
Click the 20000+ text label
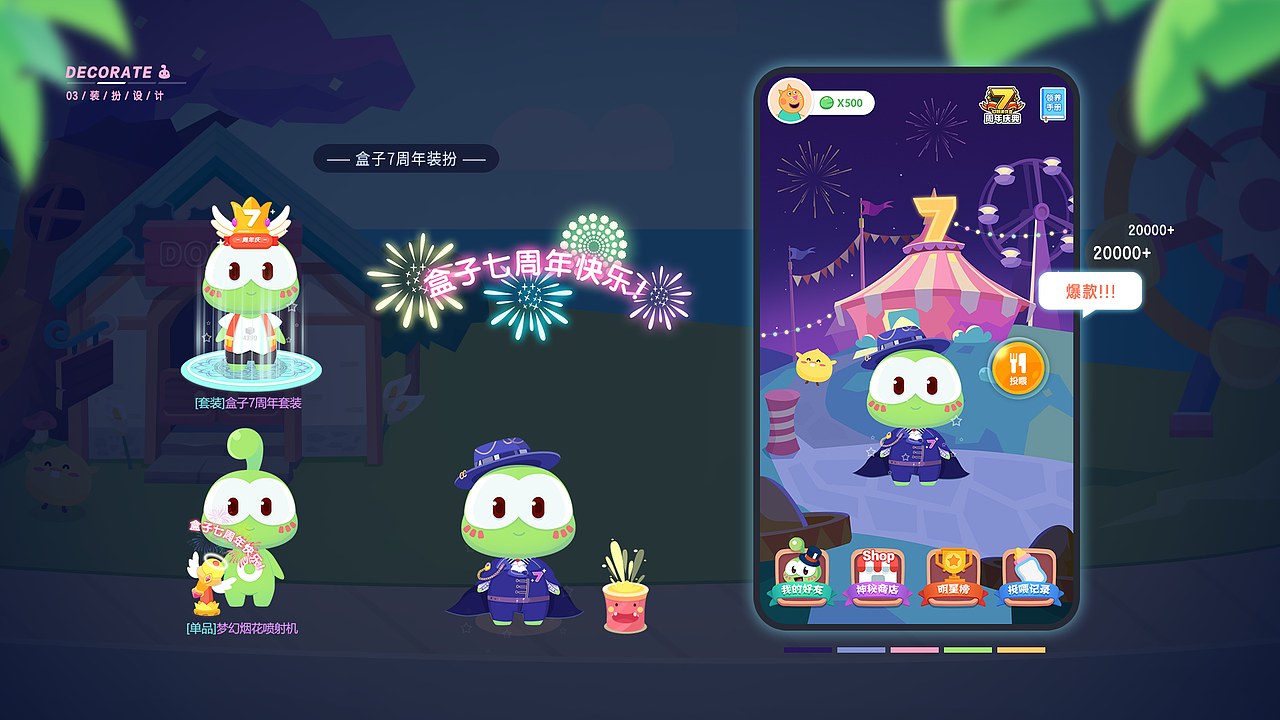(1122, 253)
